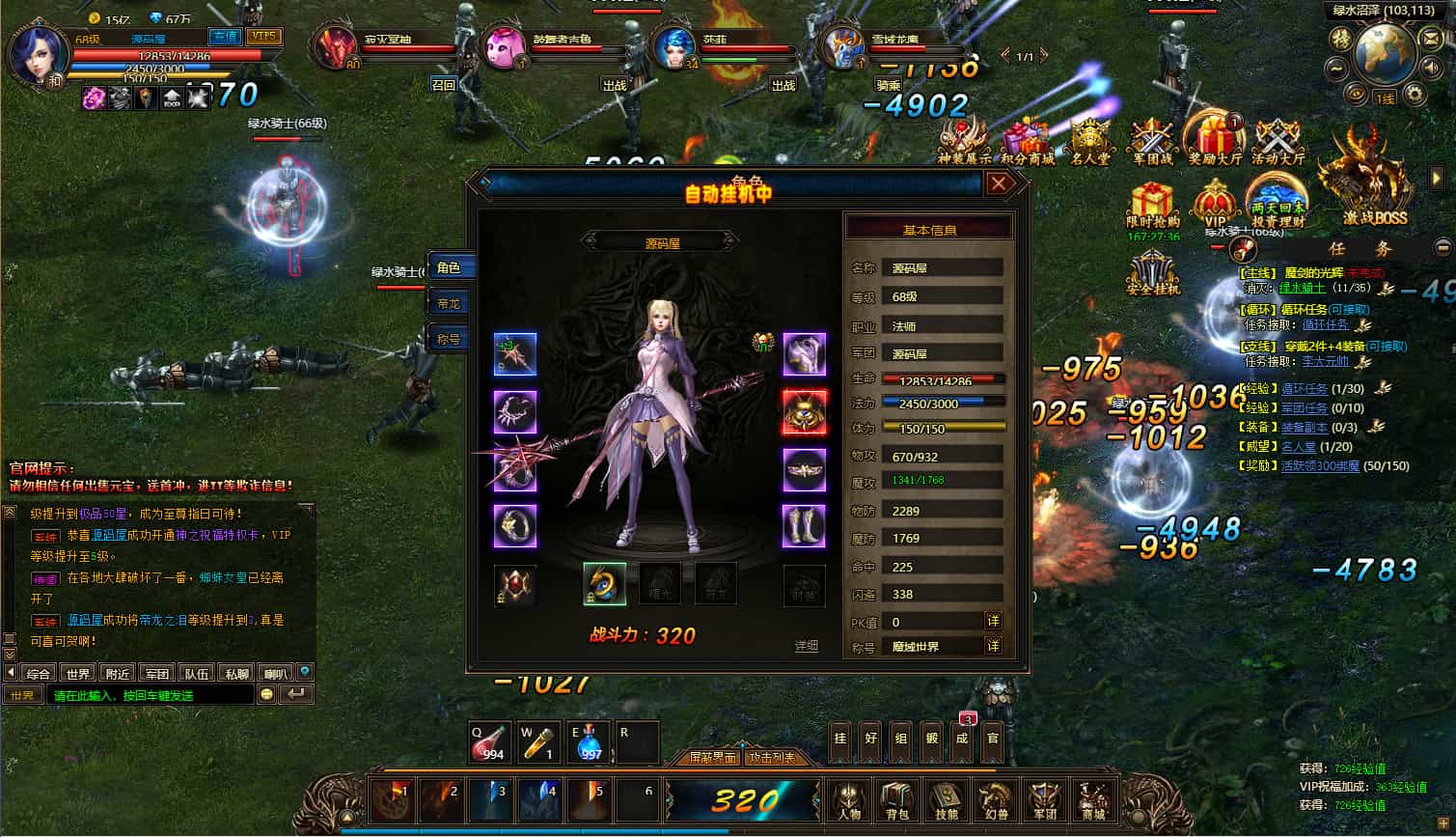Open the 技能 skills book
This screenshot has width=1456, height=837.
click(946, 801)
